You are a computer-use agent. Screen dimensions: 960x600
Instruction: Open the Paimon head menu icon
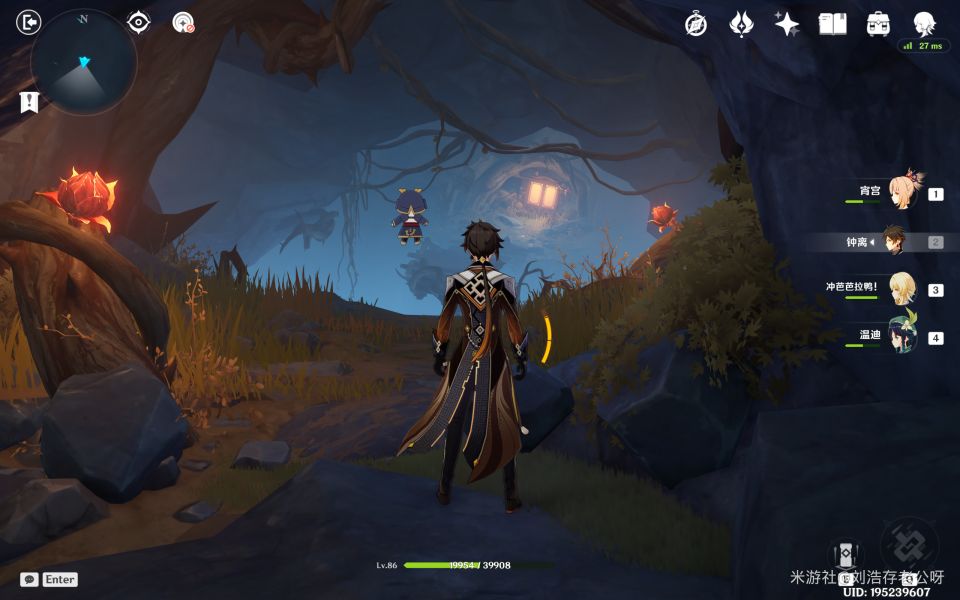point(925,24)
